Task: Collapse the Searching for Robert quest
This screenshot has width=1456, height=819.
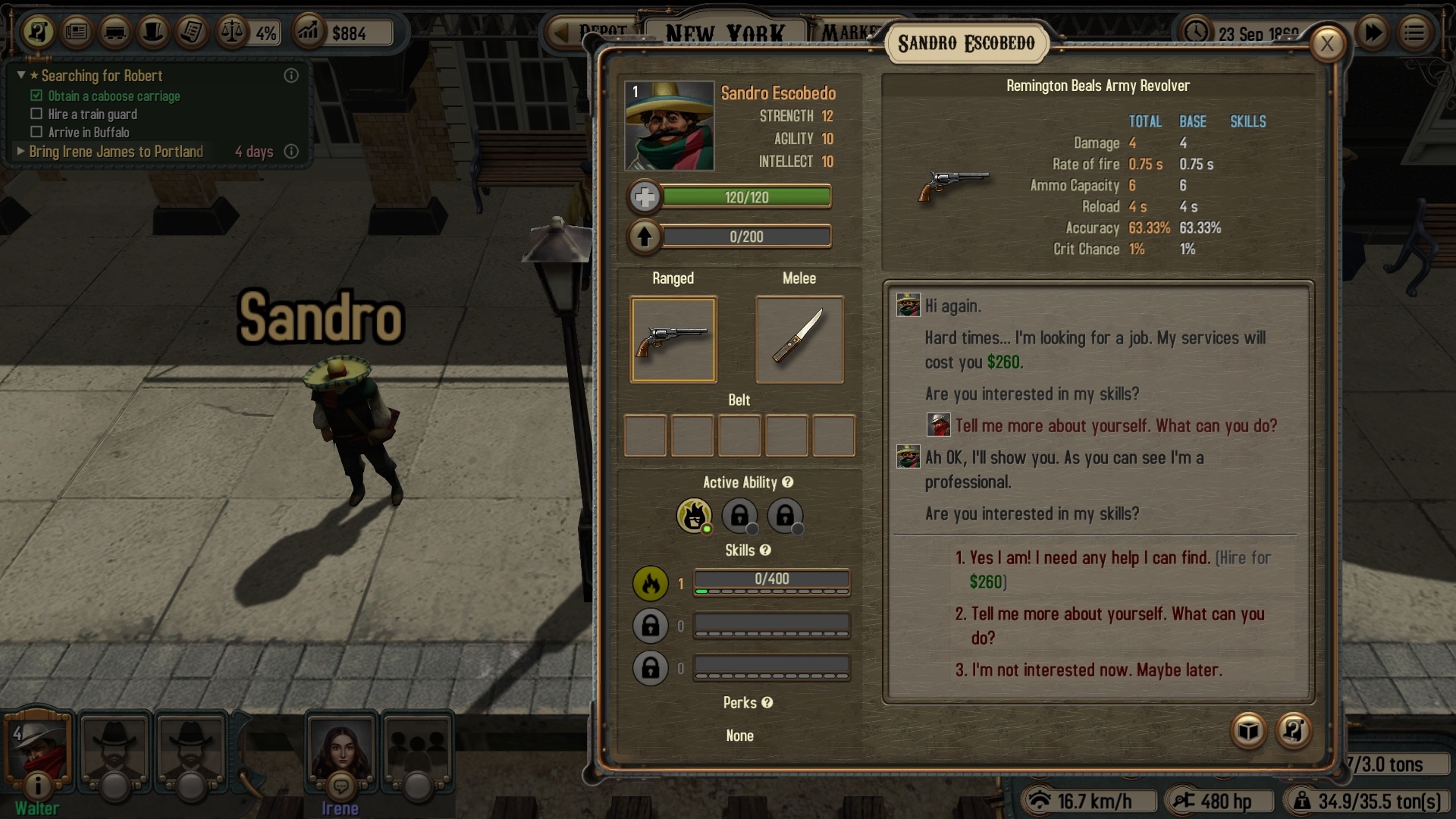Action: [x=22, y=76]
